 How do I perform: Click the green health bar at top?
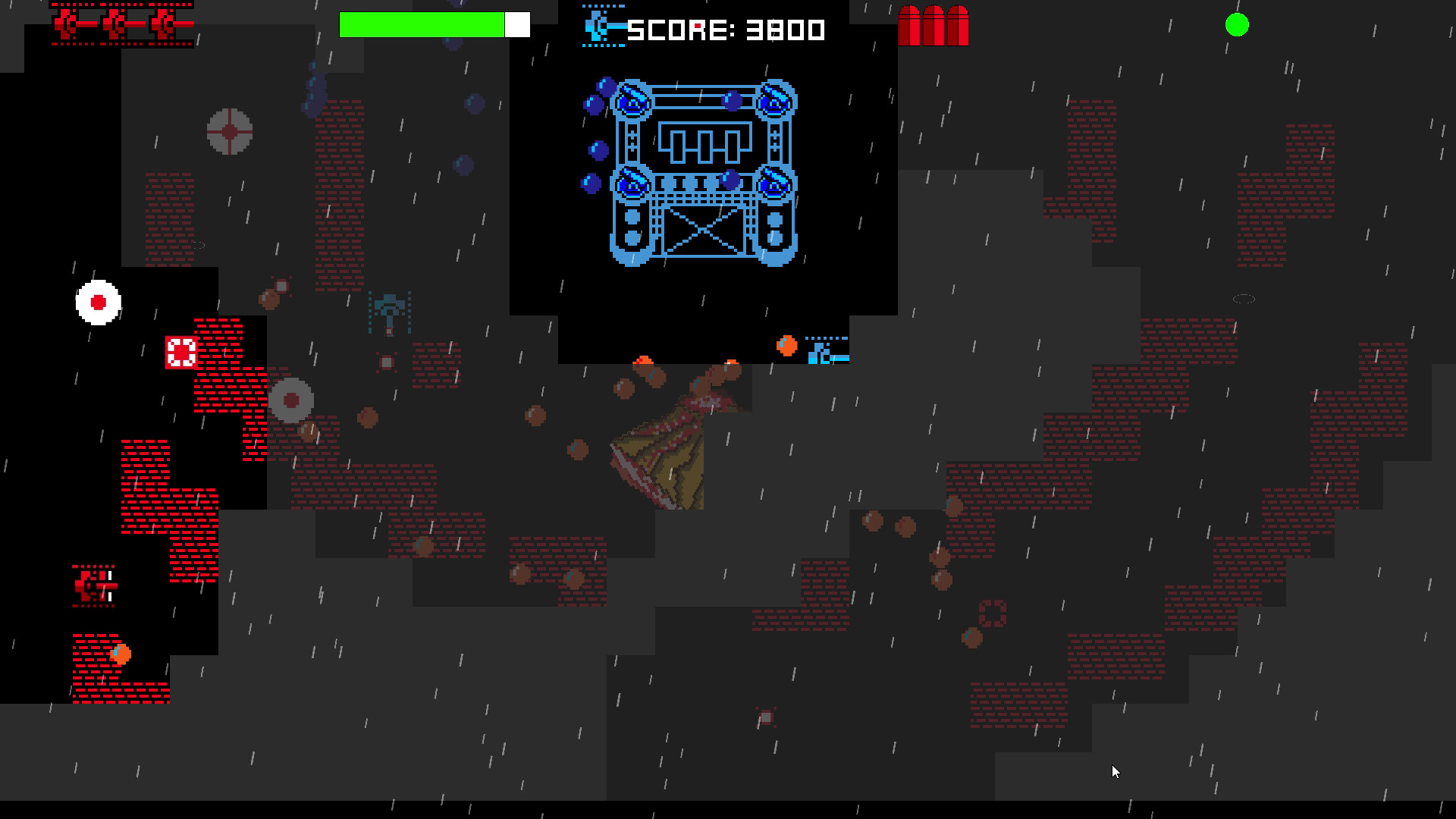tap(421, 24)
